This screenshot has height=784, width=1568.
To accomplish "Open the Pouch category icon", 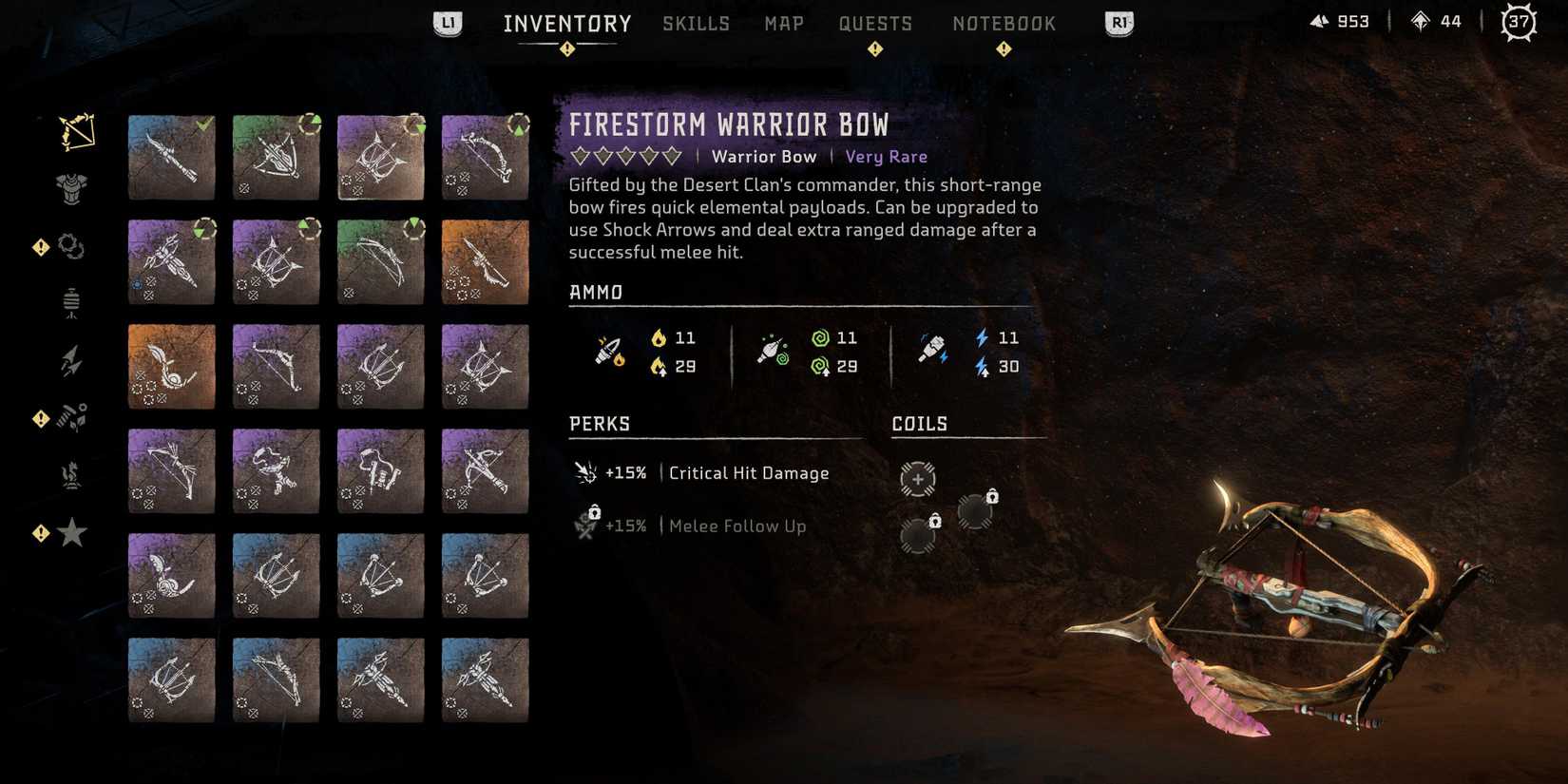I will [72, 302].
